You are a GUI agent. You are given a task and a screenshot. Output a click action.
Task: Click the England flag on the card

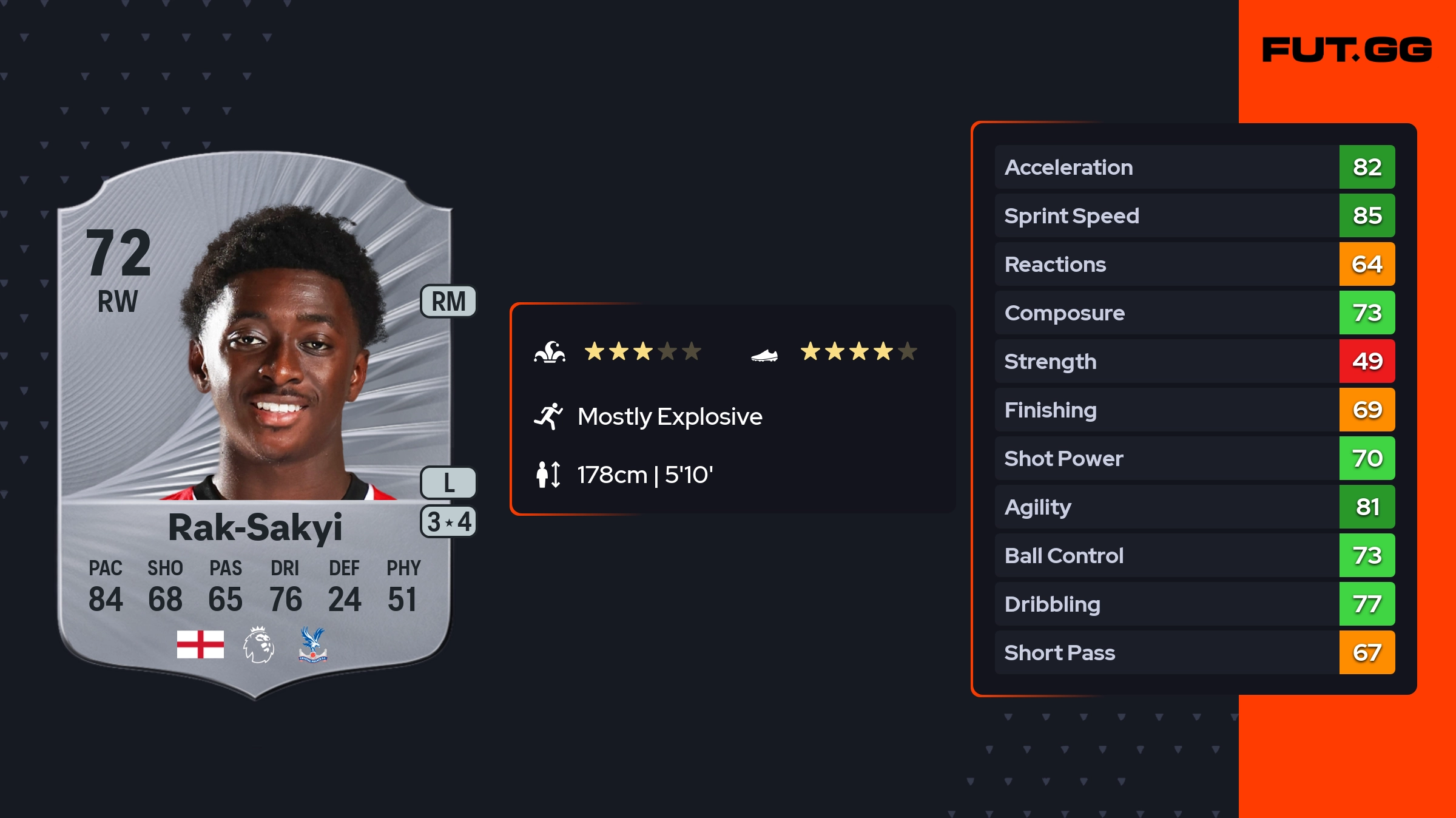click(x=200, y=644)
